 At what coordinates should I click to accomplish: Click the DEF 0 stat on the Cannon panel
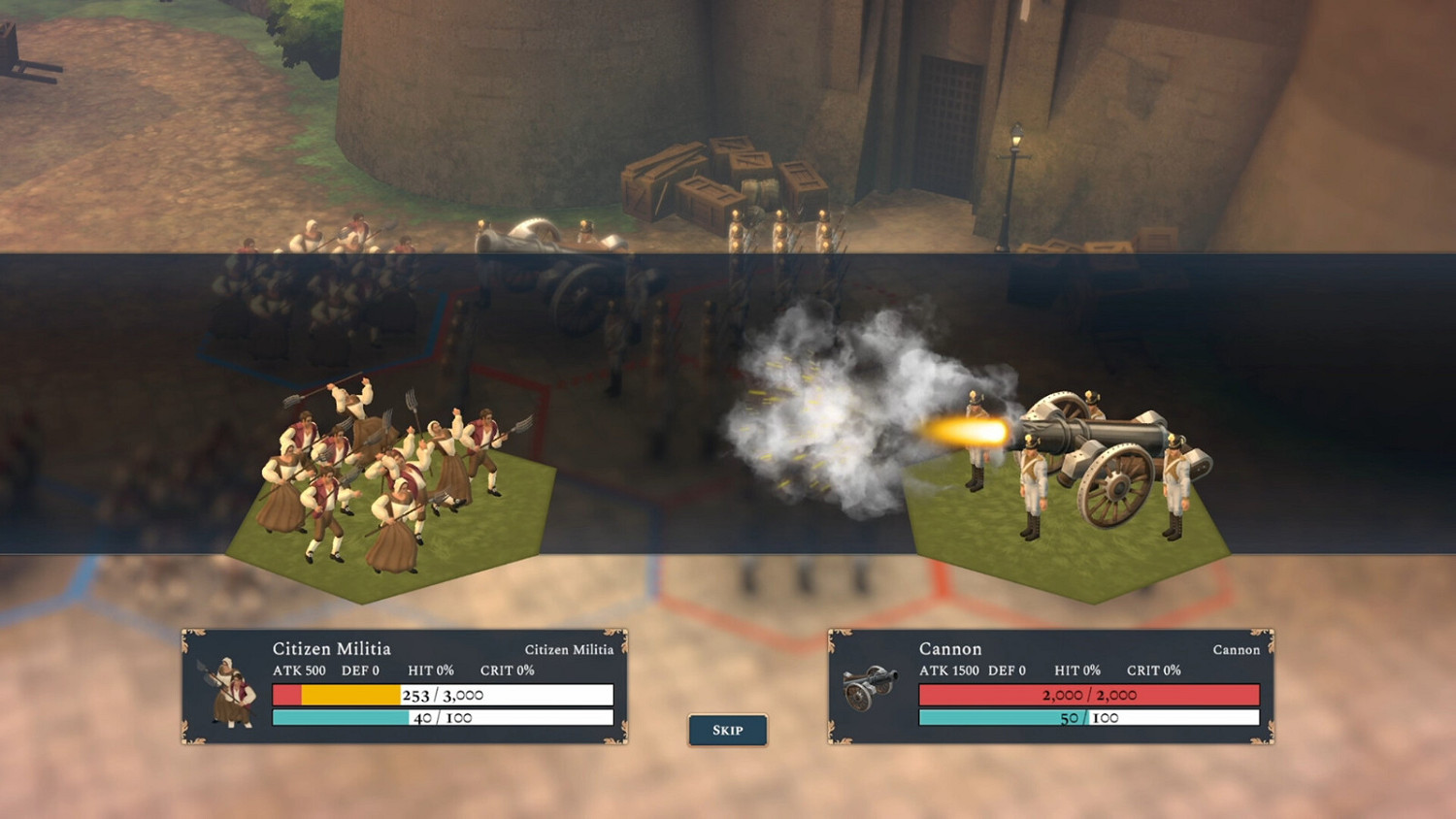pos(1009,671)
